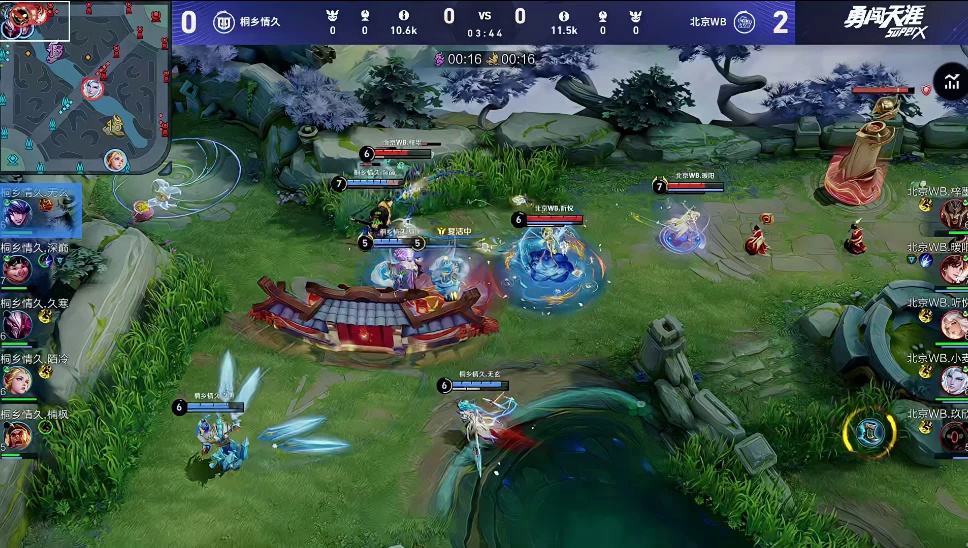Click the minimap

click(x=85, y=86)
